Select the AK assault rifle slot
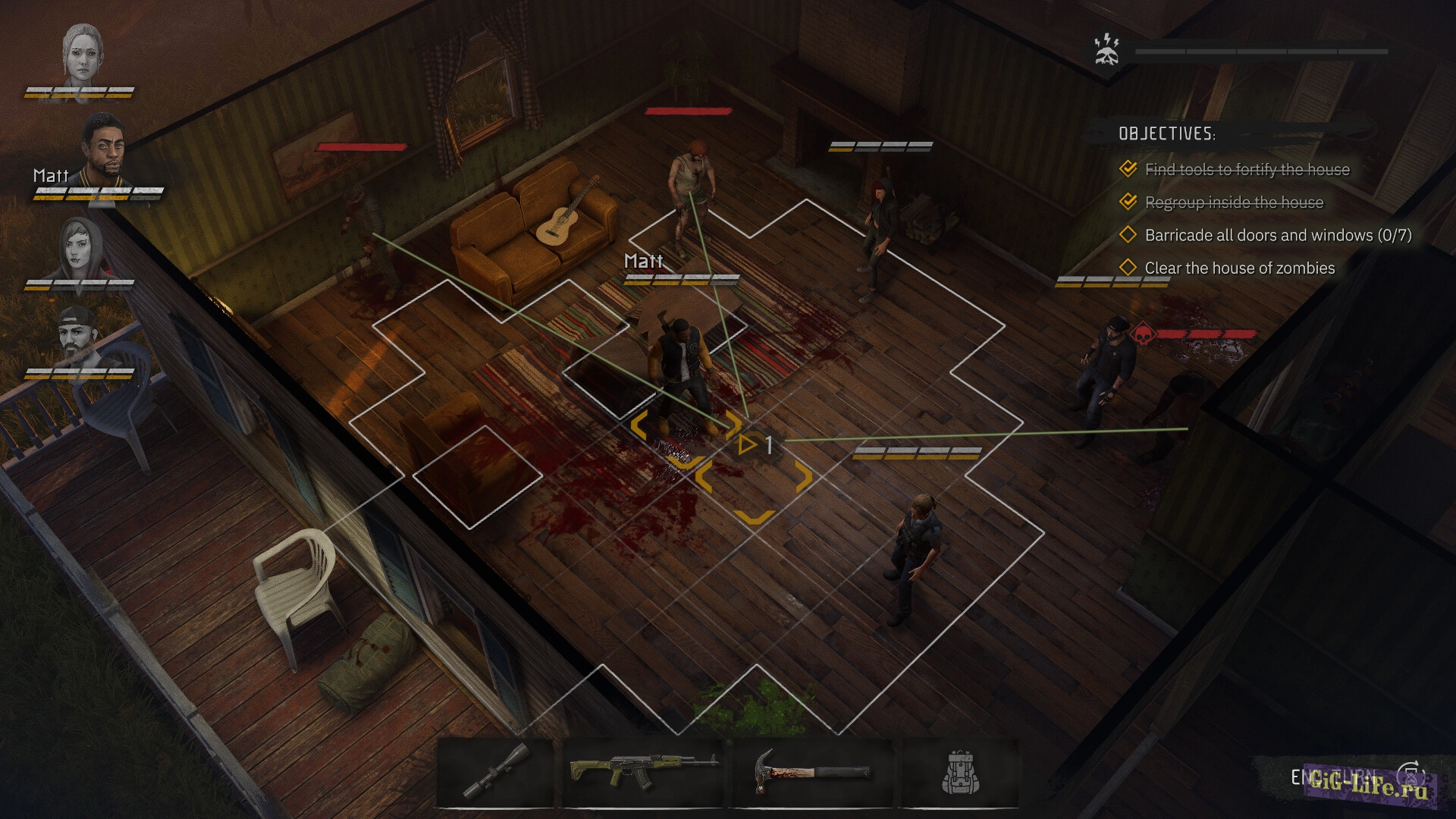 click(x=645, y=772)
